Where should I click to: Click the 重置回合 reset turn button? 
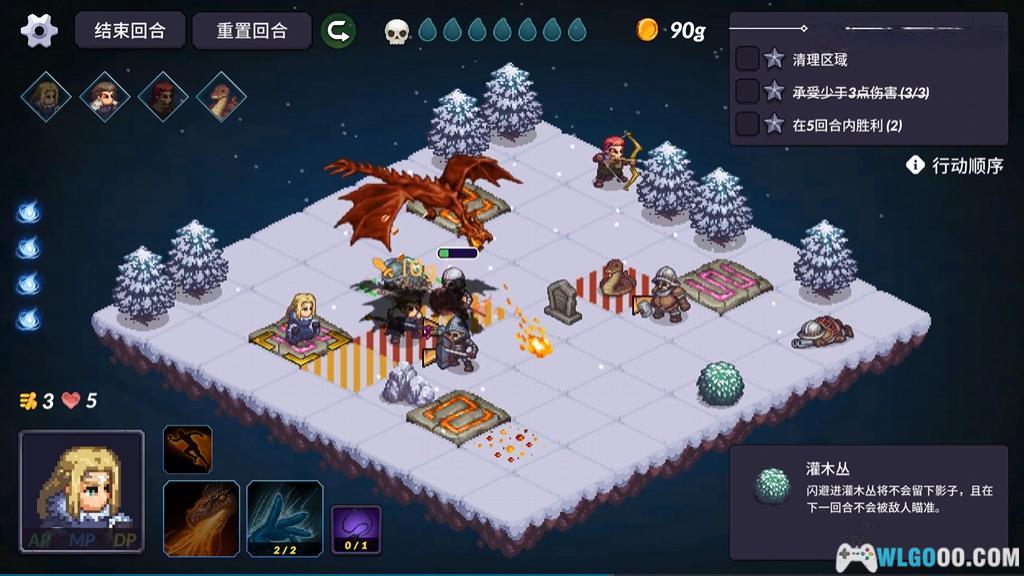251,30
